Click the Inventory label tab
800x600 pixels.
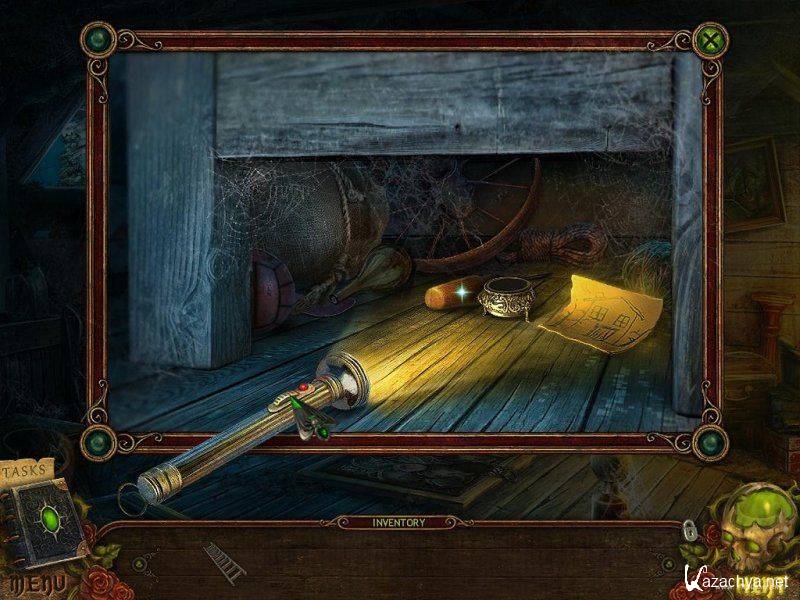pos(399,522)
